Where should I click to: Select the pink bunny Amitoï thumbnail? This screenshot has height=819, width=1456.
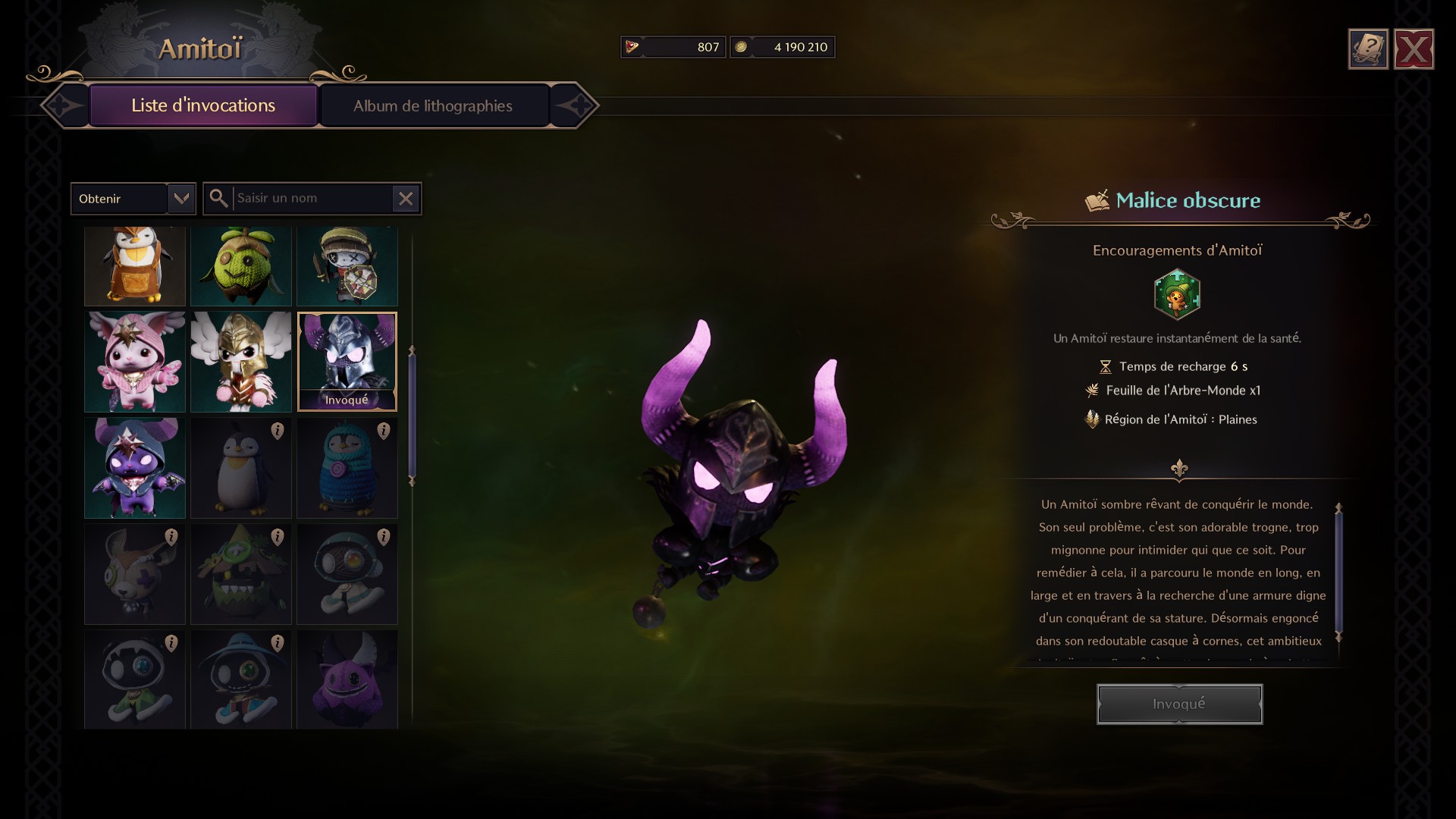(134, 362)
